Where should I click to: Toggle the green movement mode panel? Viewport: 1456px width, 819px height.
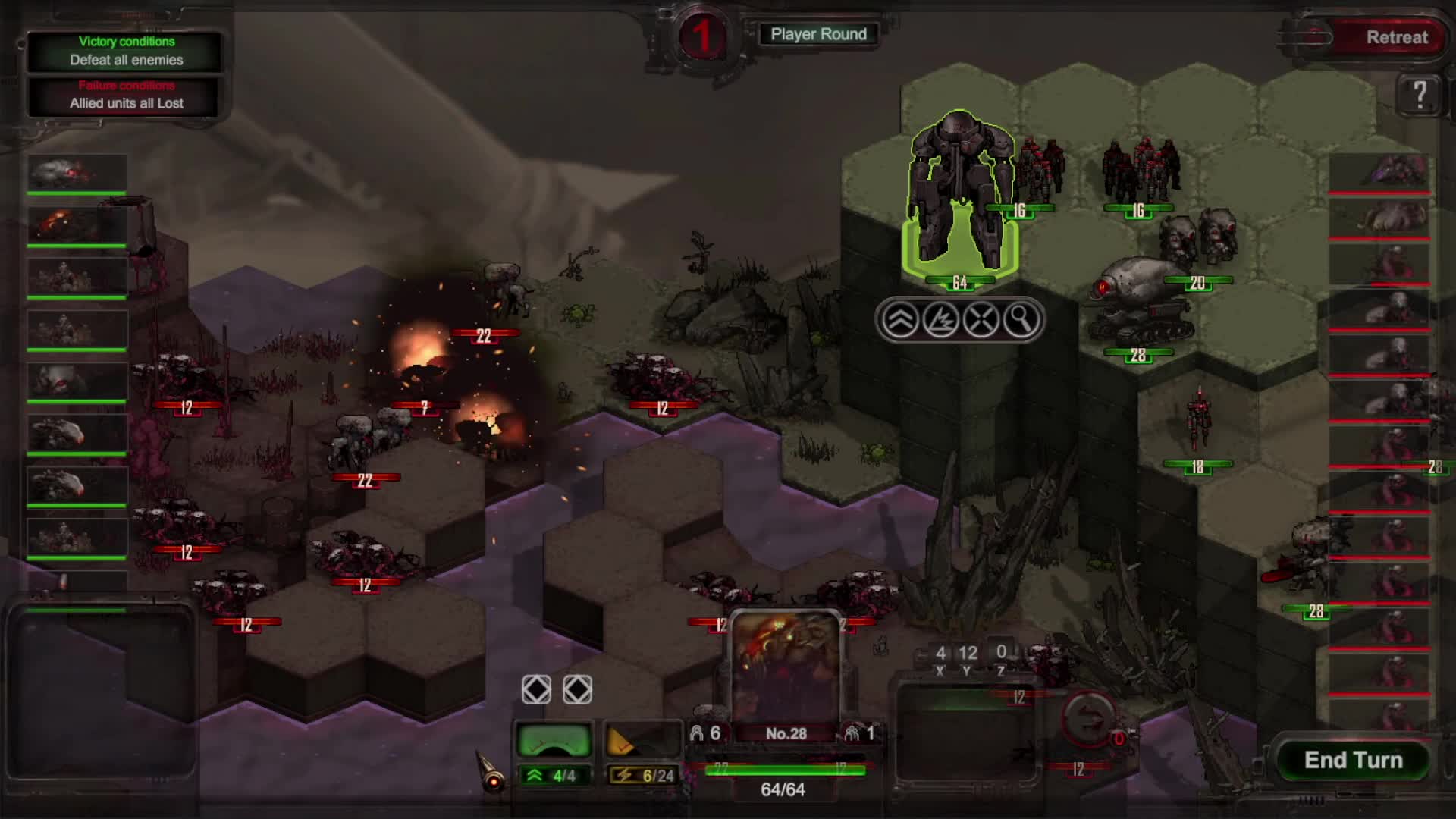pyautogui.click(x=554, y=740)
